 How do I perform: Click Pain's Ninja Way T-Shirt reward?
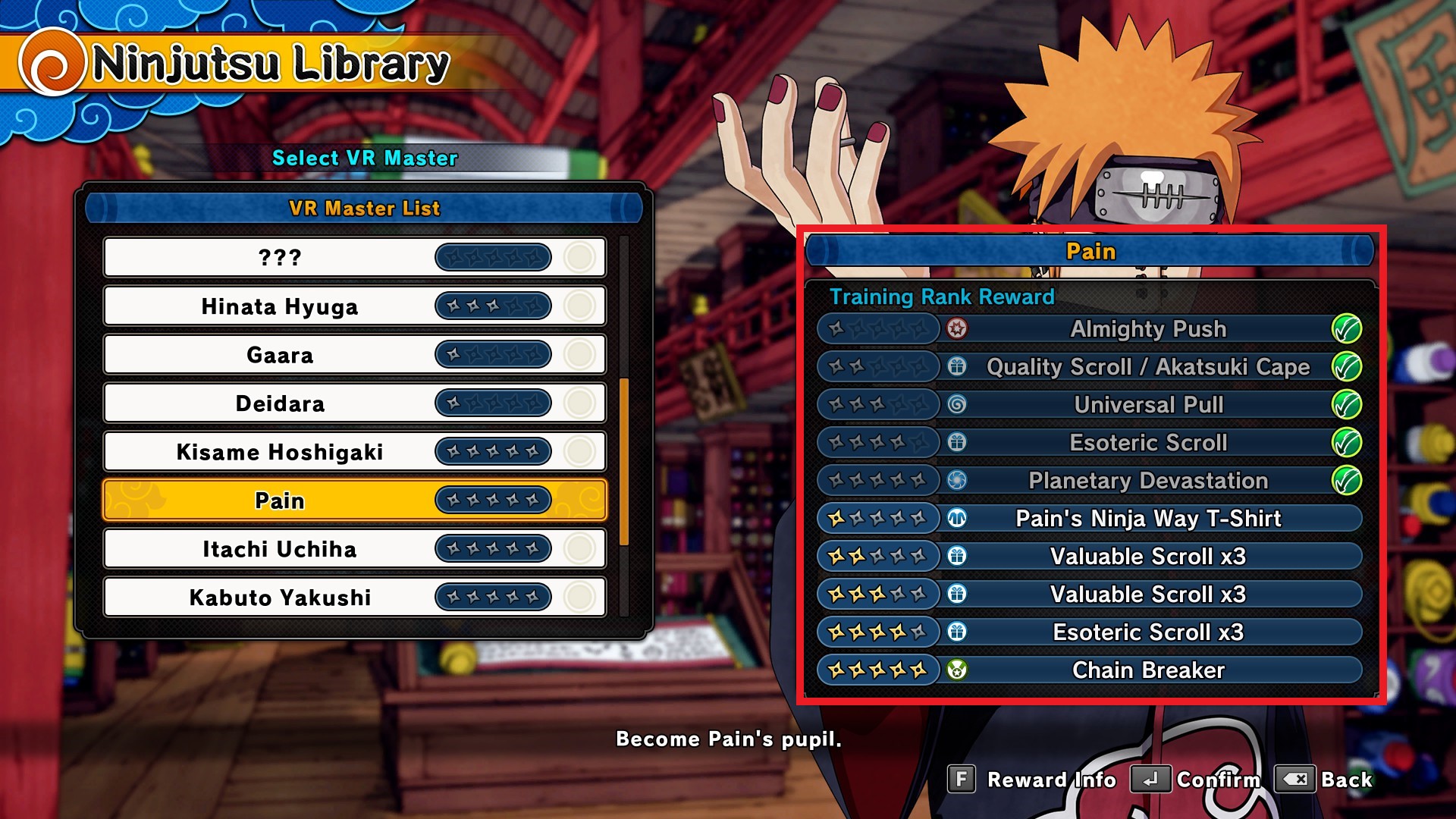tap(1147, 519)
